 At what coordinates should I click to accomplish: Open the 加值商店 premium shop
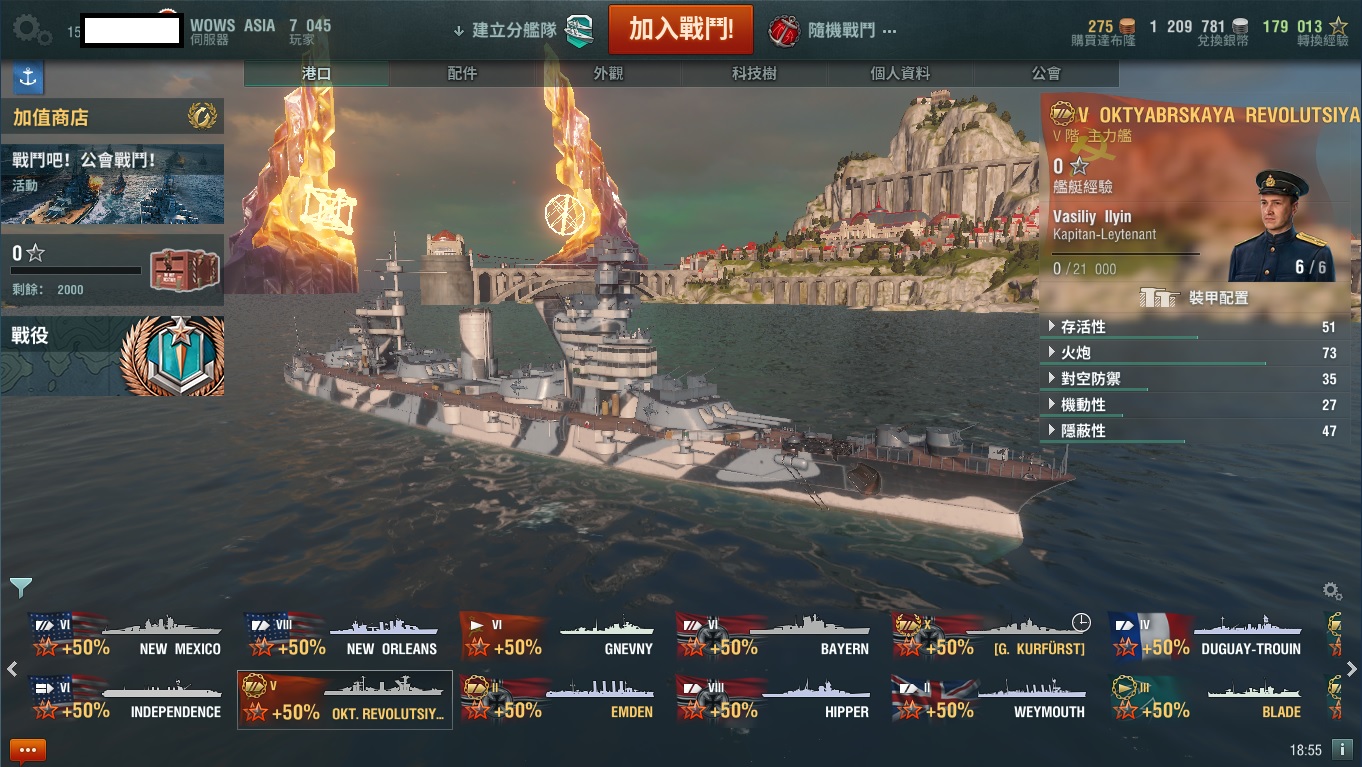112,118
